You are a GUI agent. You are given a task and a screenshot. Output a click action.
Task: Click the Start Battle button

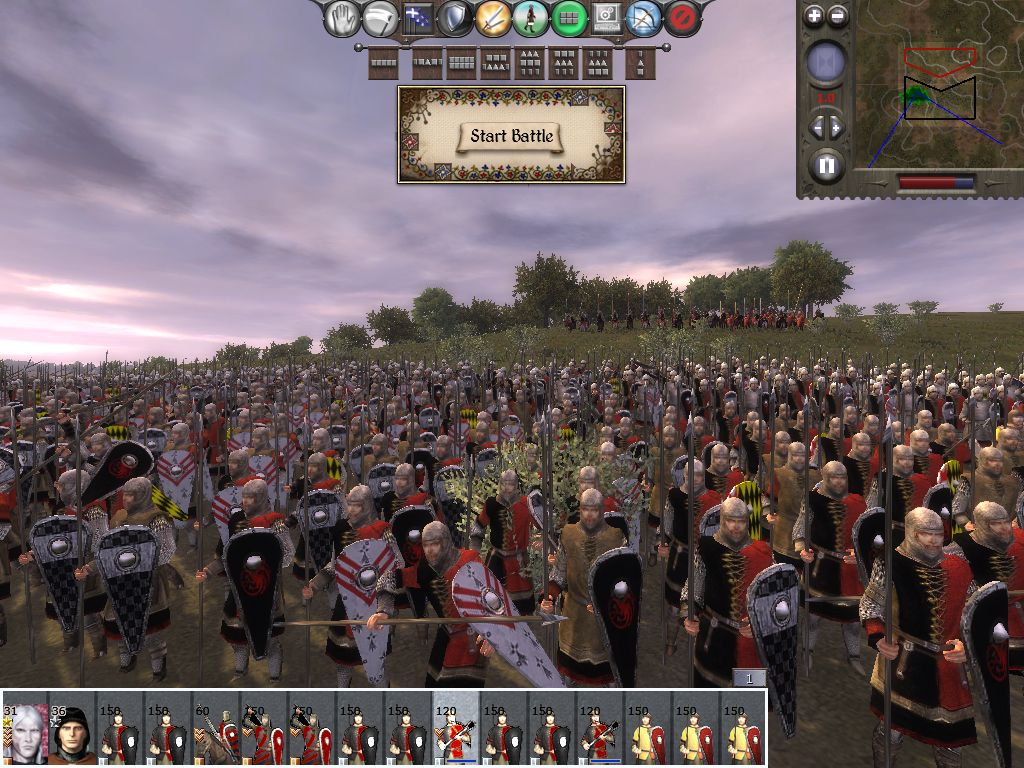pyautogui.click(x=511, y=136)
